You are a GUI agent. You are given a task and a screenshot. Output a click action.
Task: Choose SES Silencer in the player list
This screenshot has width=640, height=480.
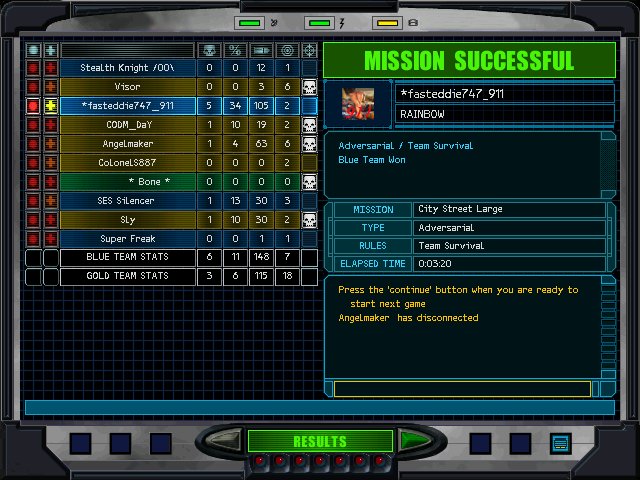127,201
